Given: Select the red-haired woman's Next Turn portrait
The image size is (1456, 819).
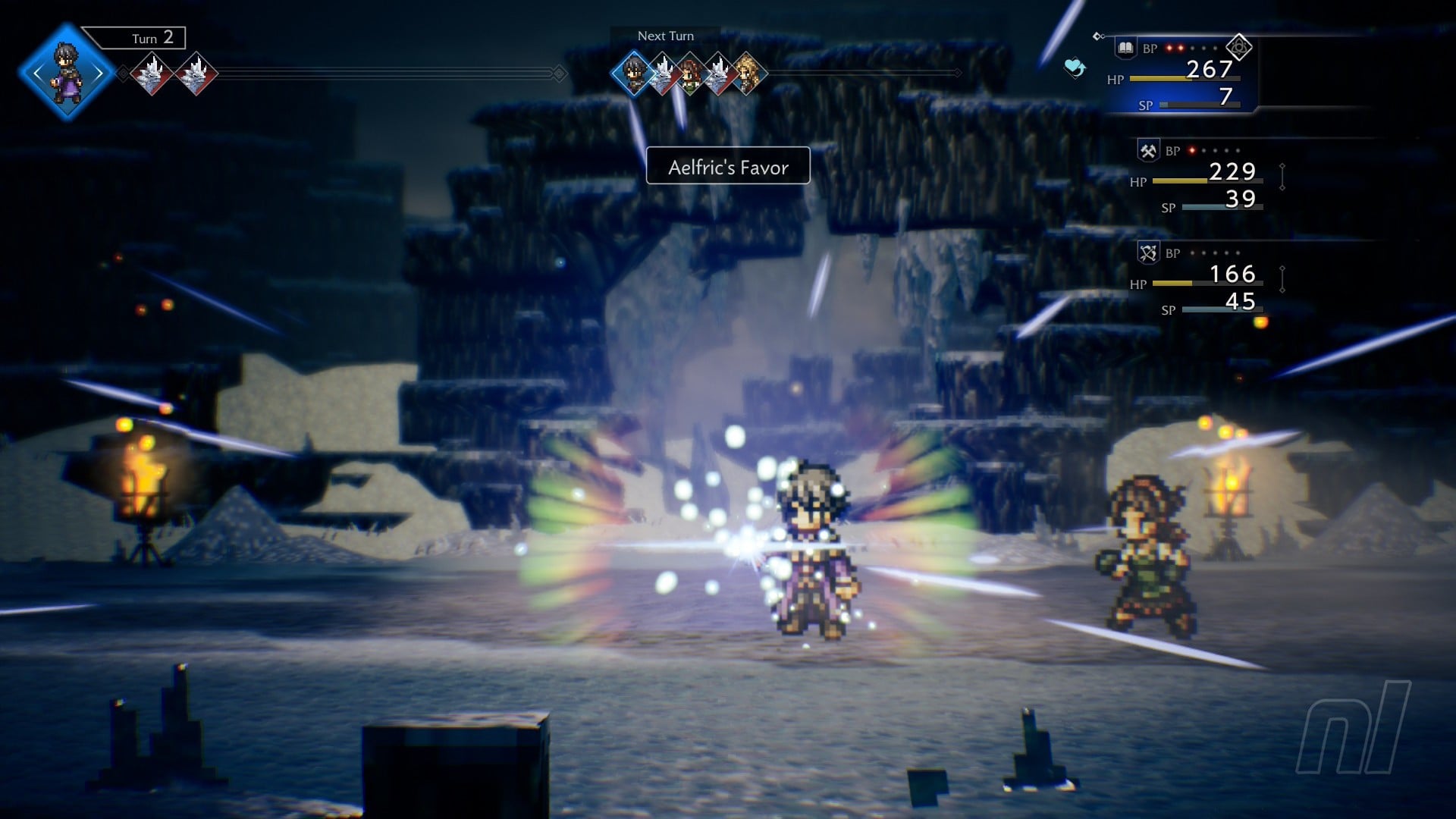Looking at the screenshot, I should [x=690, y=74].
